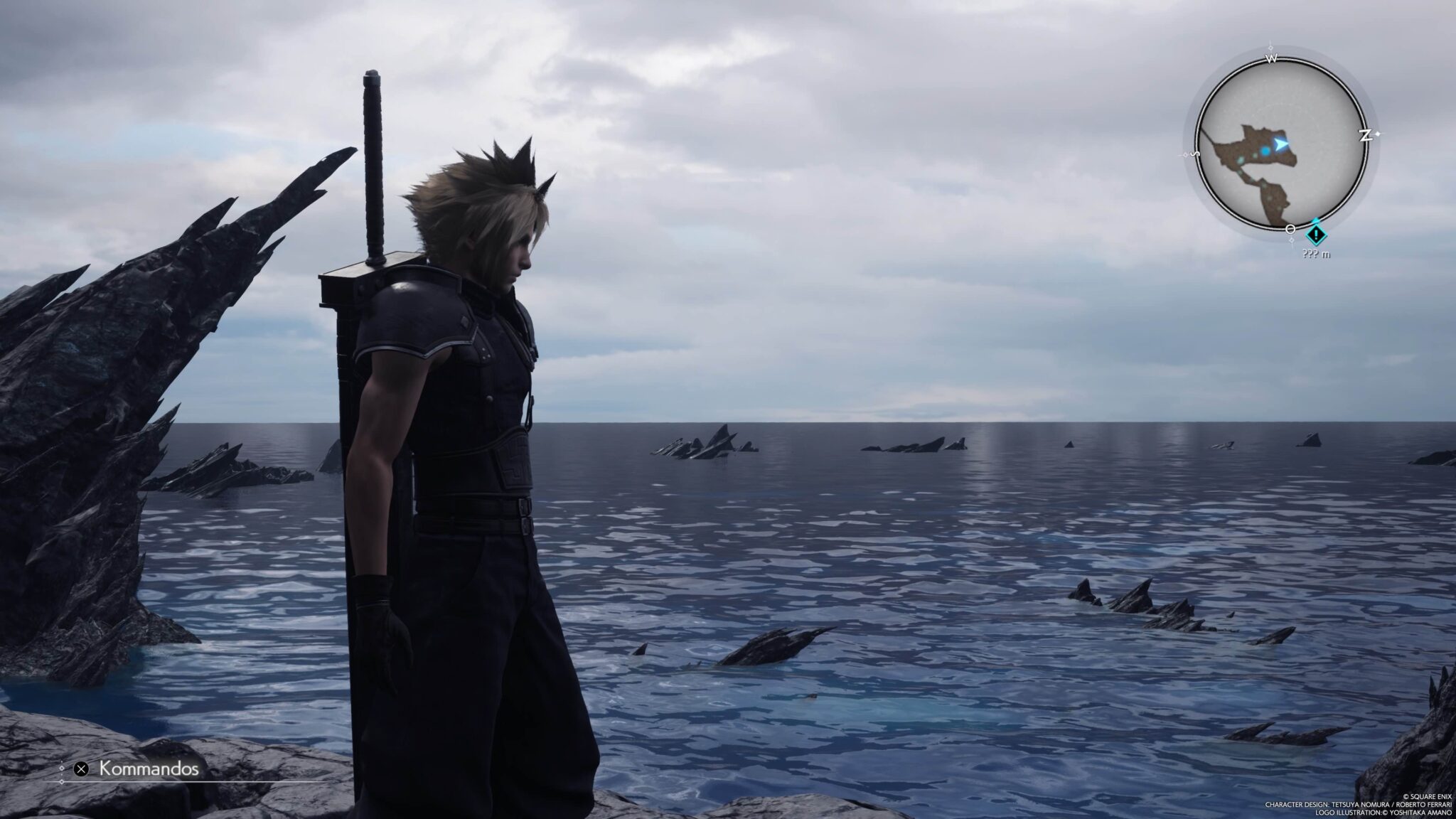Viewport: 1456px width, 819px height.
Task: Click the Z compass direction marker
Action: (x=1366, y=134)
